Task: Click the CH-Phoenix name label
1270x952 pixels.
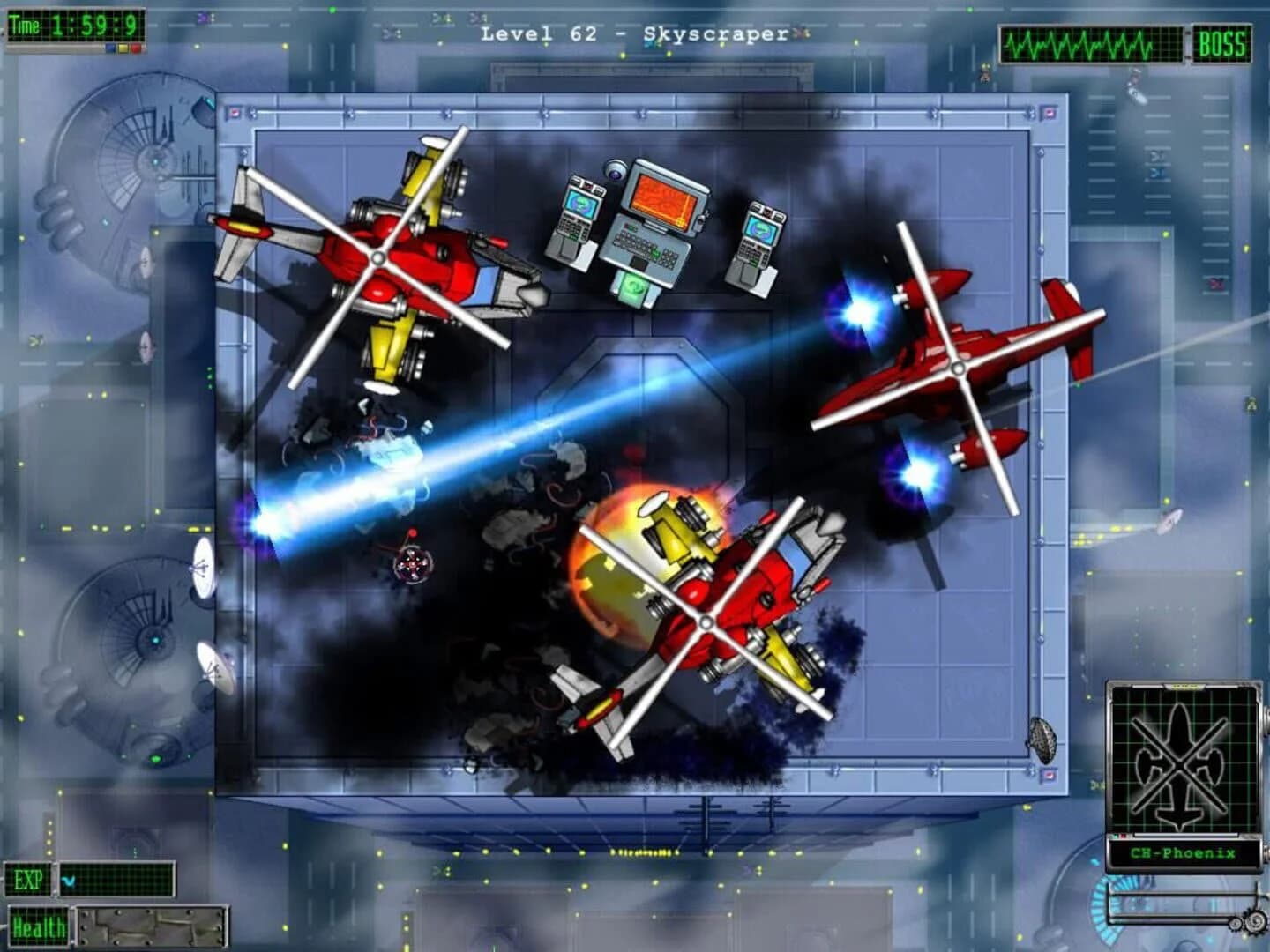Action: (x=1184, y=852)
